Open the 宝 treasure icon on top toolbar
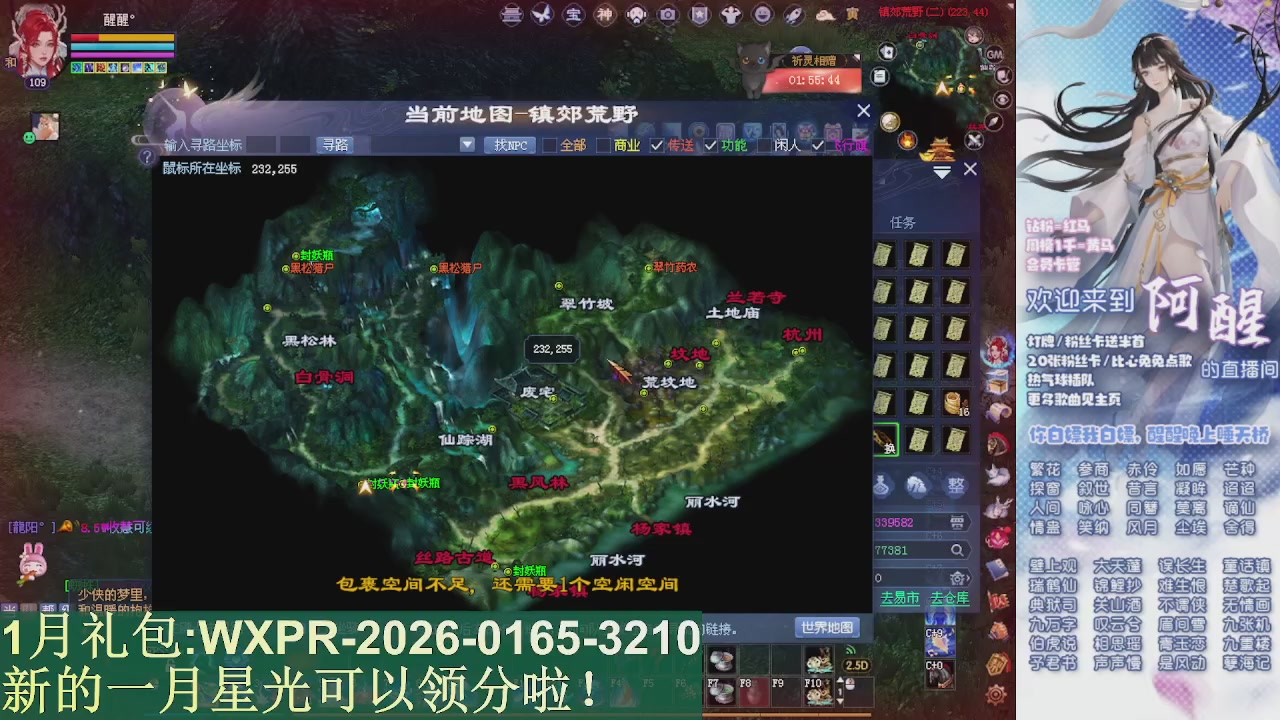This screenshot has height=720, width=1280. pyautogui.click(x=573, y=16)
